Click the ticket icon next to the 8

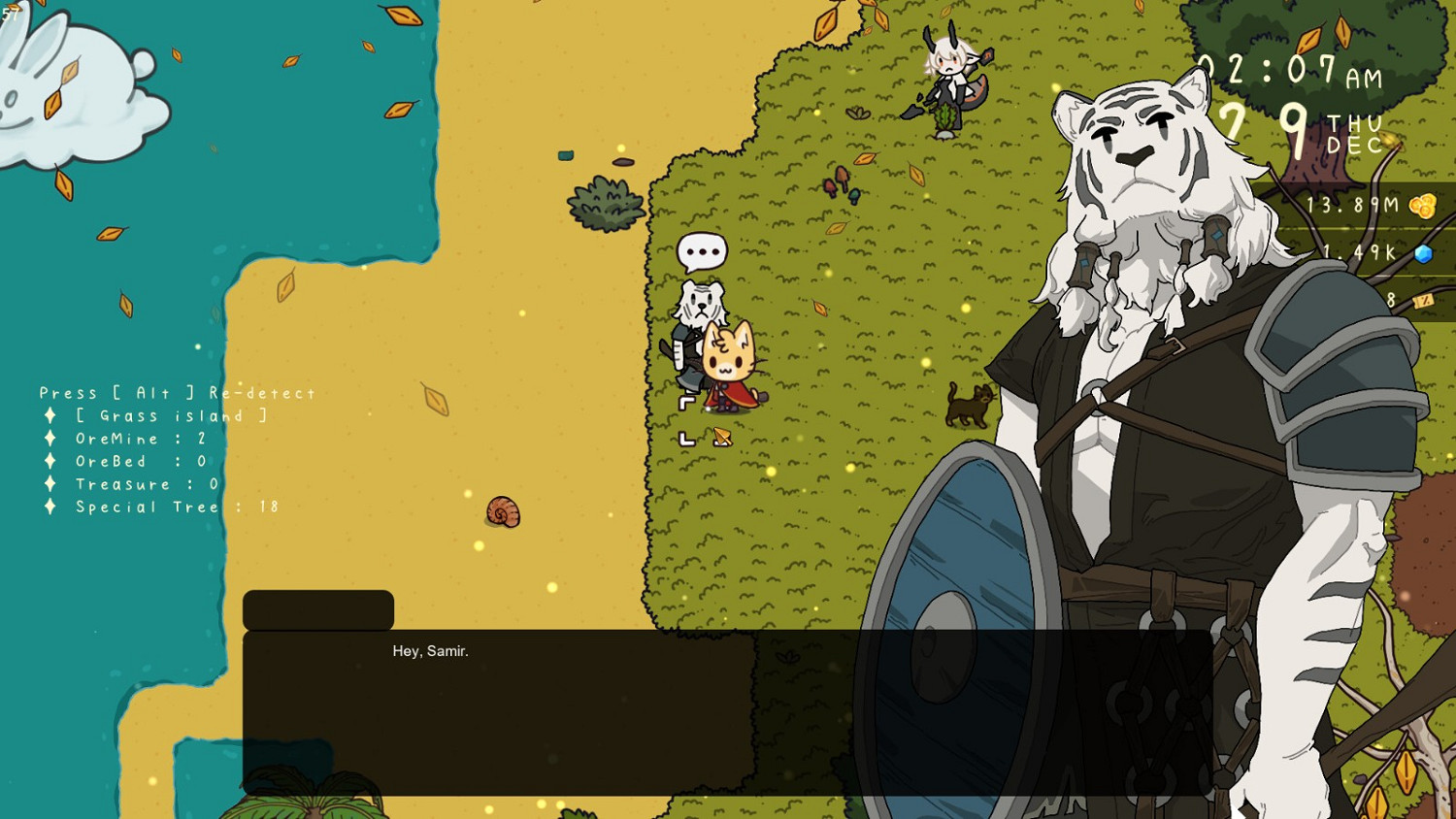click(x=1423, y=302)
